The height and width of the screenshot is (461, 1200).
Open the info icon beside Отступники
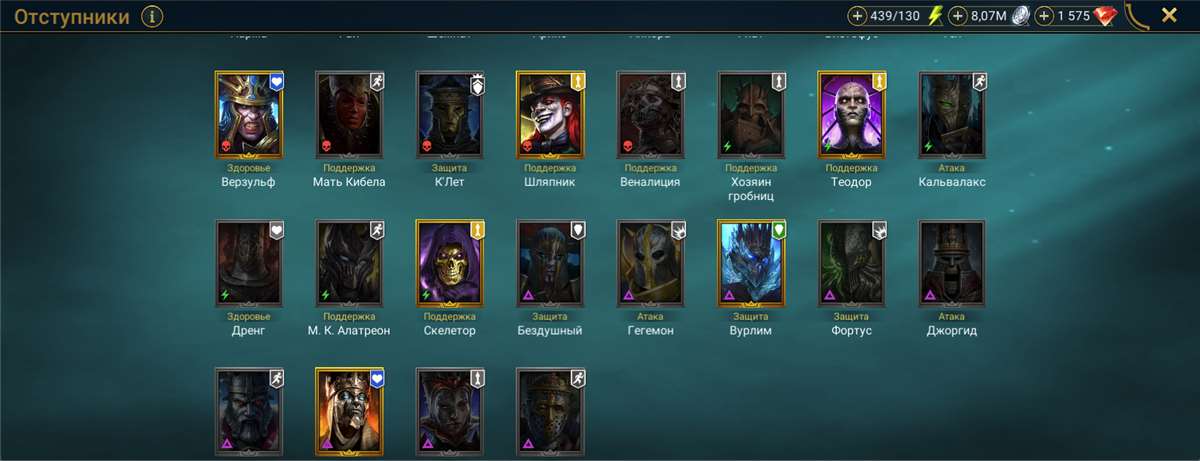(x=152, y=16)
